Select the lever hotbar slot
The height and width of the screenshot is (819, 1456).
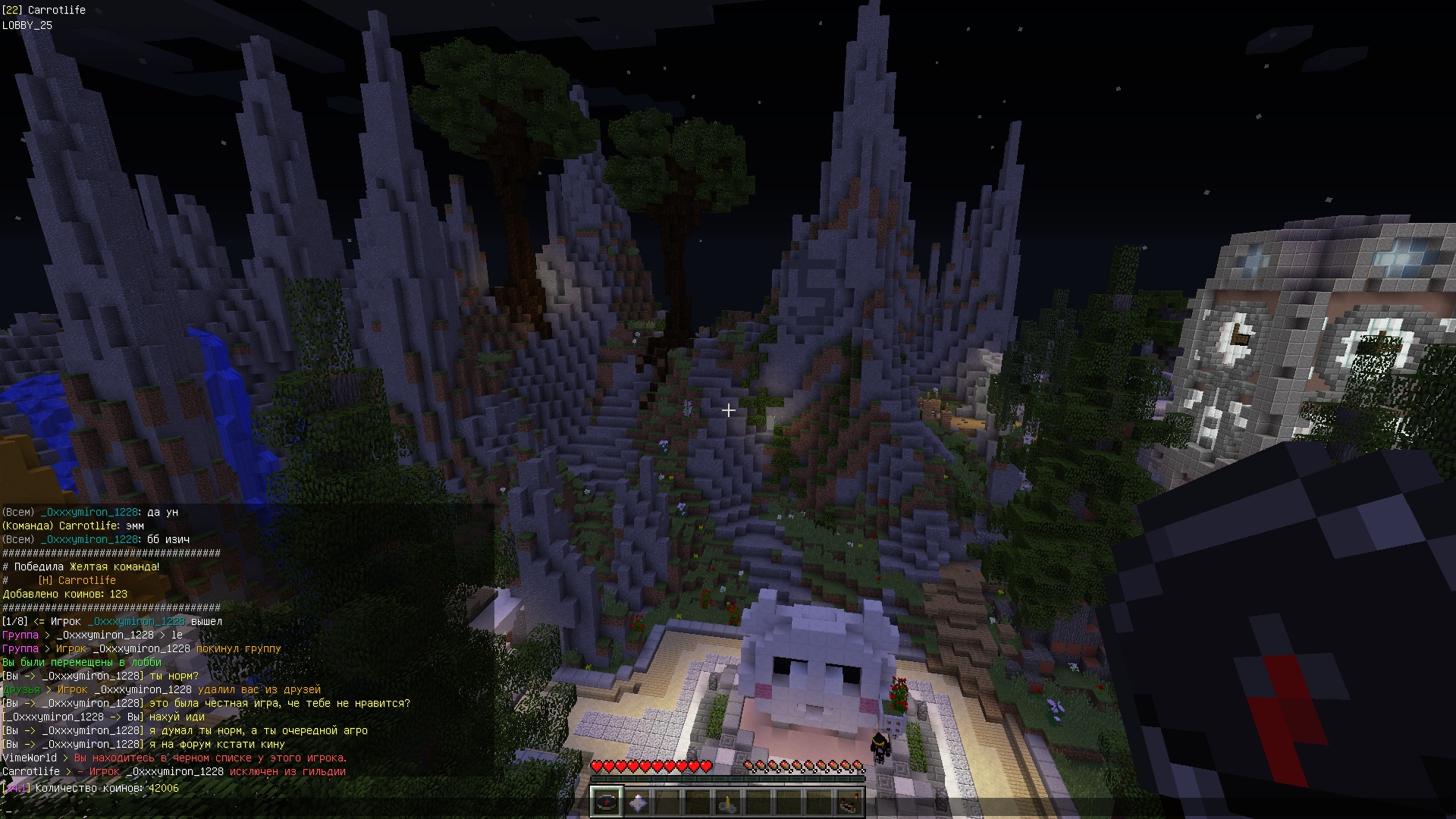pyautogui.click(x=728, y=802)
